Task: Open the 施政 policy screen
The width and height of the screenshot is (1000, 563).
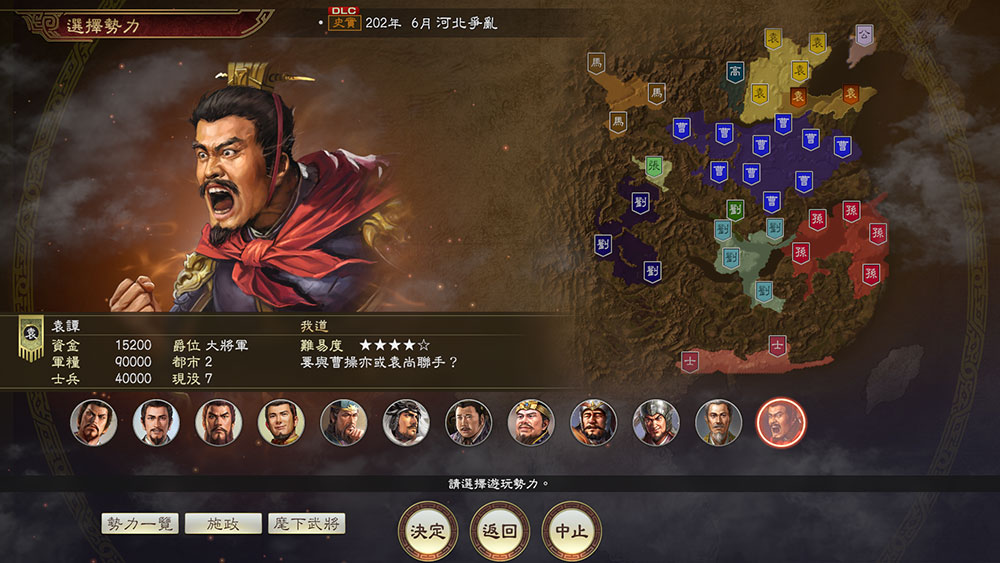Action: click(223, 524)
